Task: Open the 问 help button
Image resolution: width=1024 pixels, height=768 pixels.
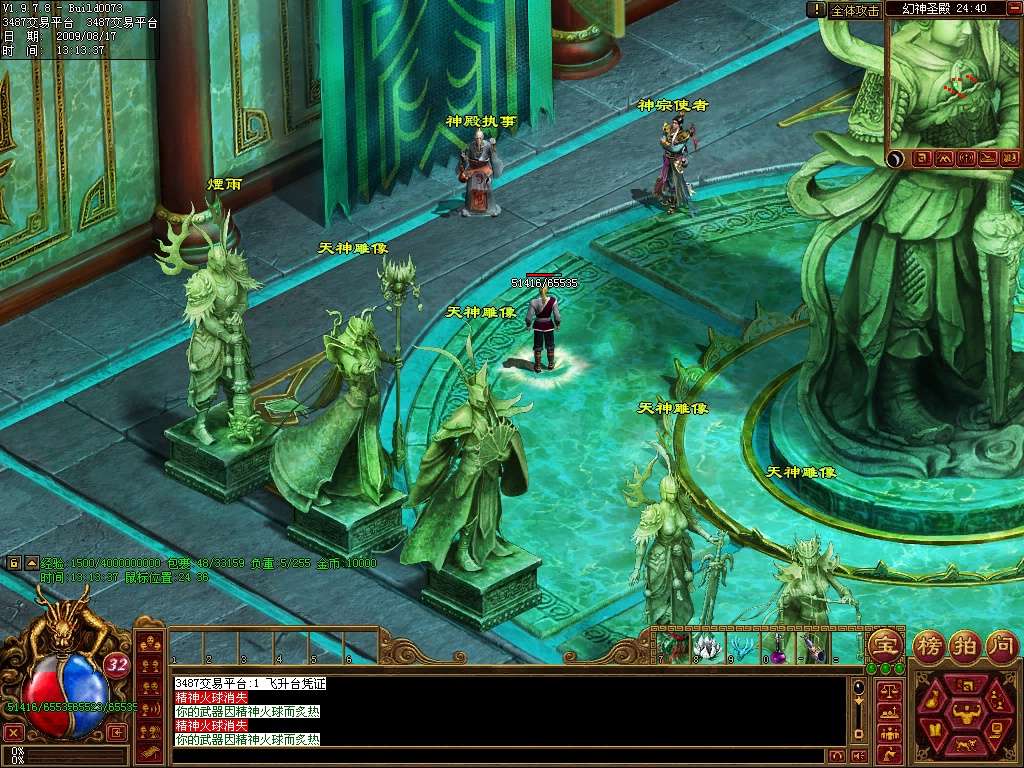Action: pos(1001,645)
